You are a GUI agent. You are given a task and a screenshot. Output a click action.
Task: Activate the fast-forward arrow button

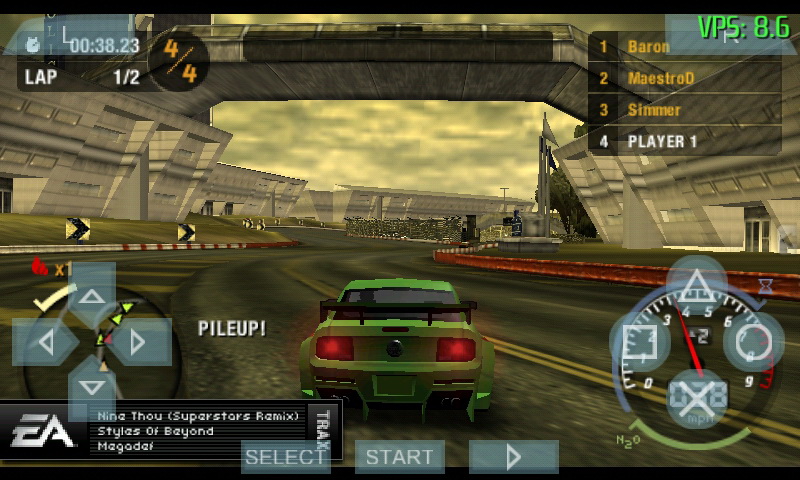(514, 457)
